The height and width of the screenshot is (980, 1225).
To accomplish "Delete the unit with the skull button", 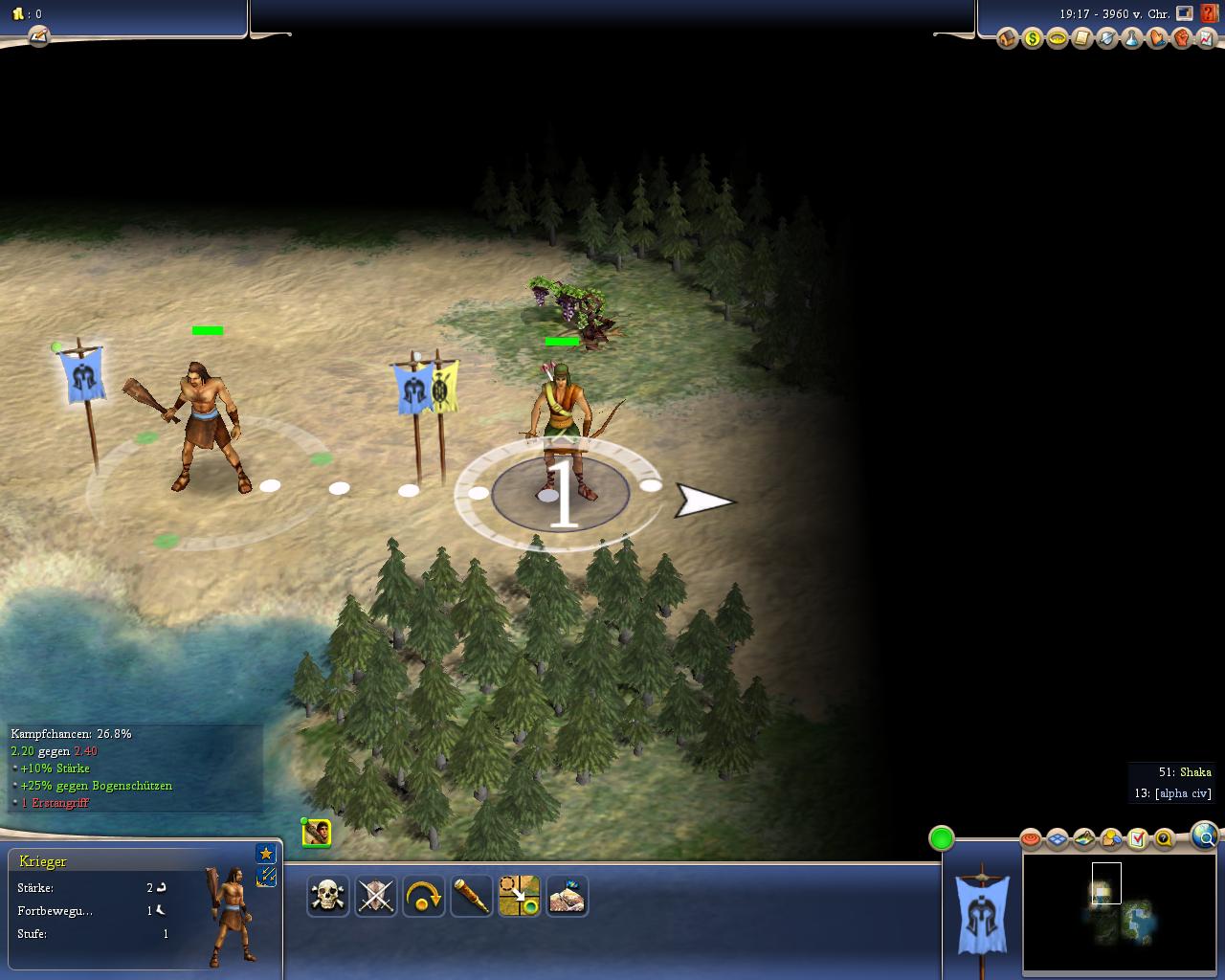I will pyautogui.click(x=328, y=897).
